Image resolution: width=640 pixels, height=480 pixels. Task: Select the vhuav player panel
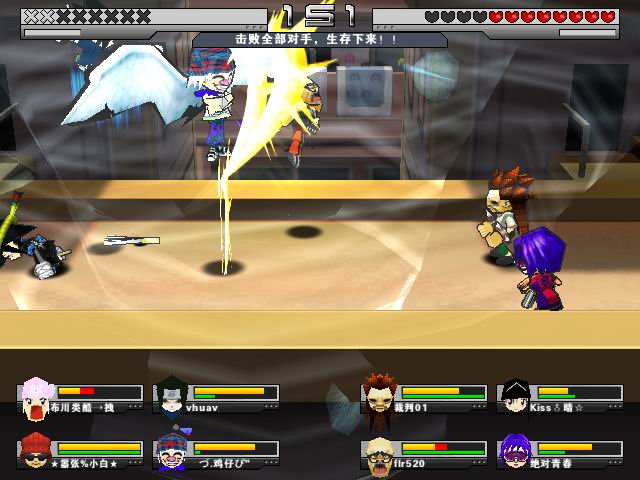pyautogui.click(x=216, y=398)
